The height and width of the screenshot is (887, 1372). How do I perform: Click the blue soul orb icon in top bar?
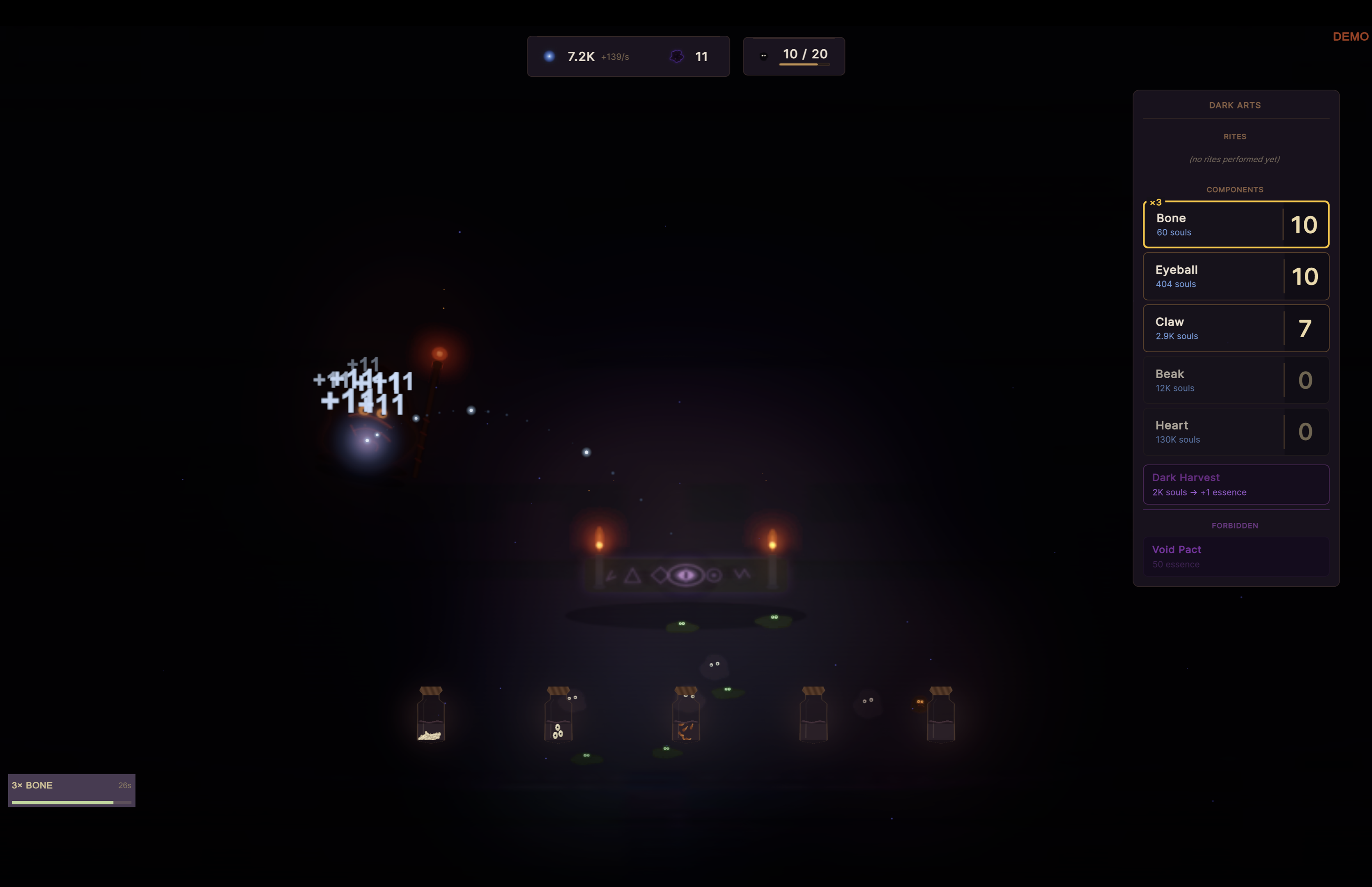tap(549, 56)
